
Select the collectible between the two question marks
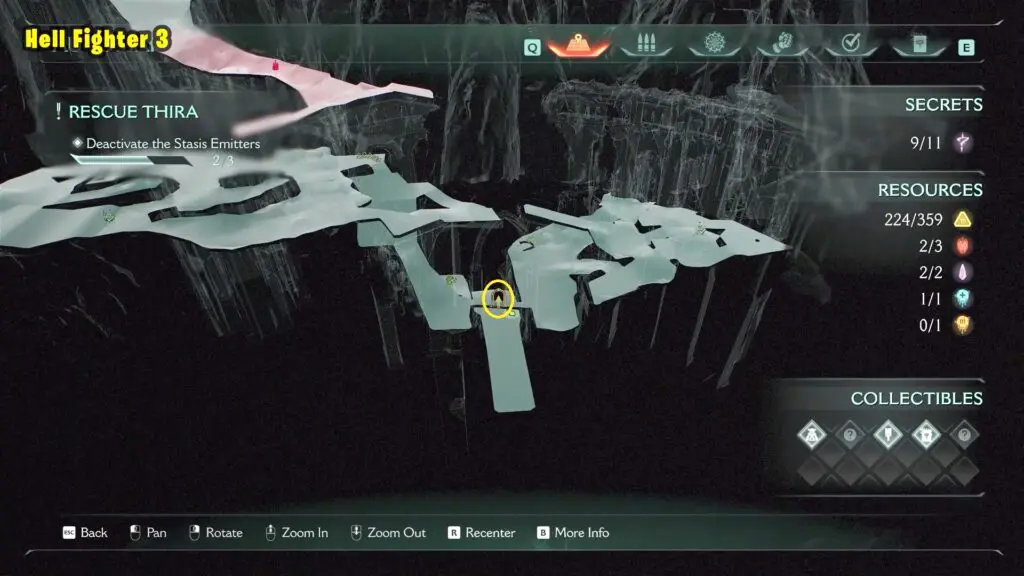[887, 435]
